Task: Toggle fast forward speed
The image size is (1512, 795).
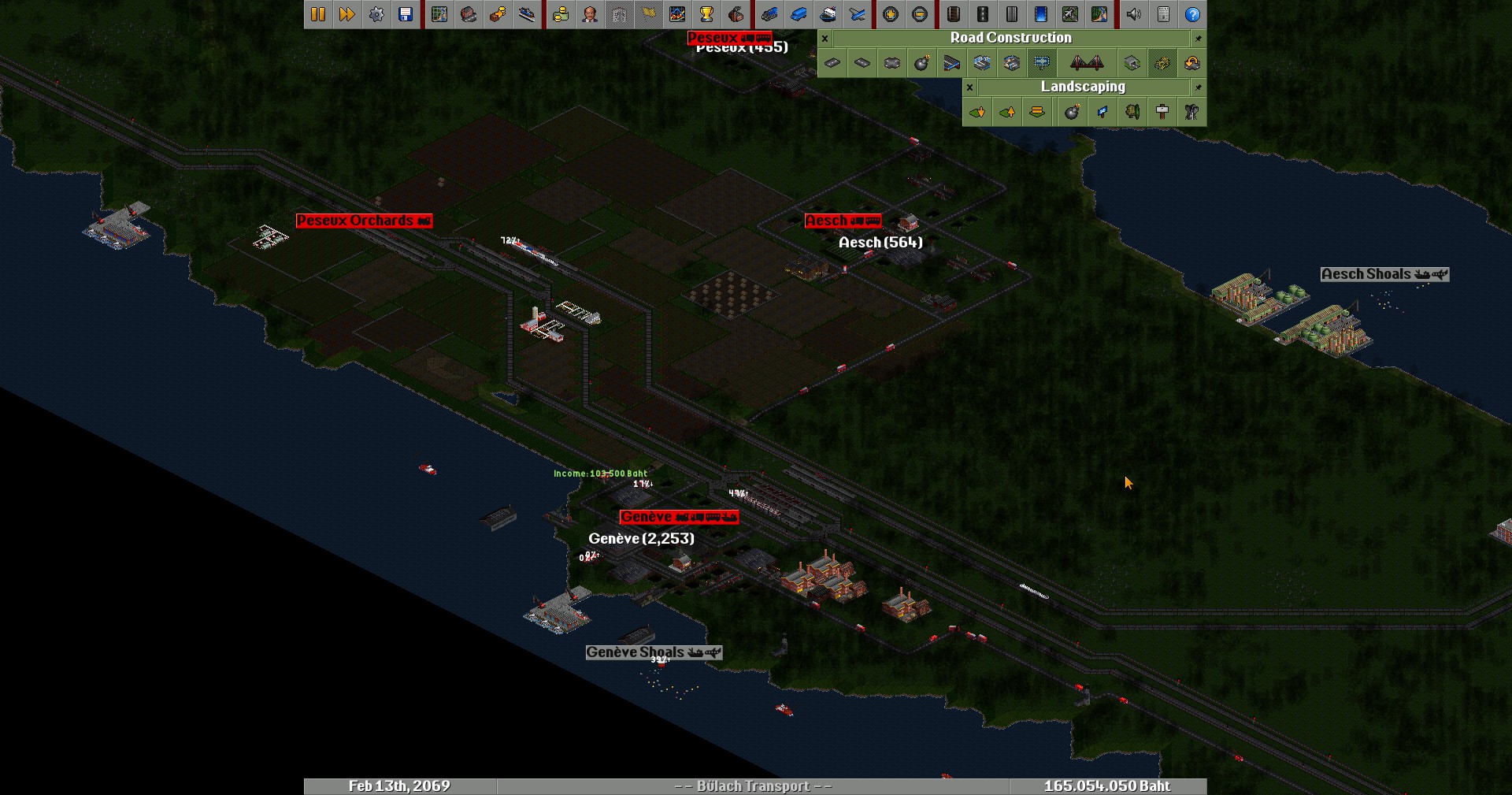Action: click(x=347, y=14)
